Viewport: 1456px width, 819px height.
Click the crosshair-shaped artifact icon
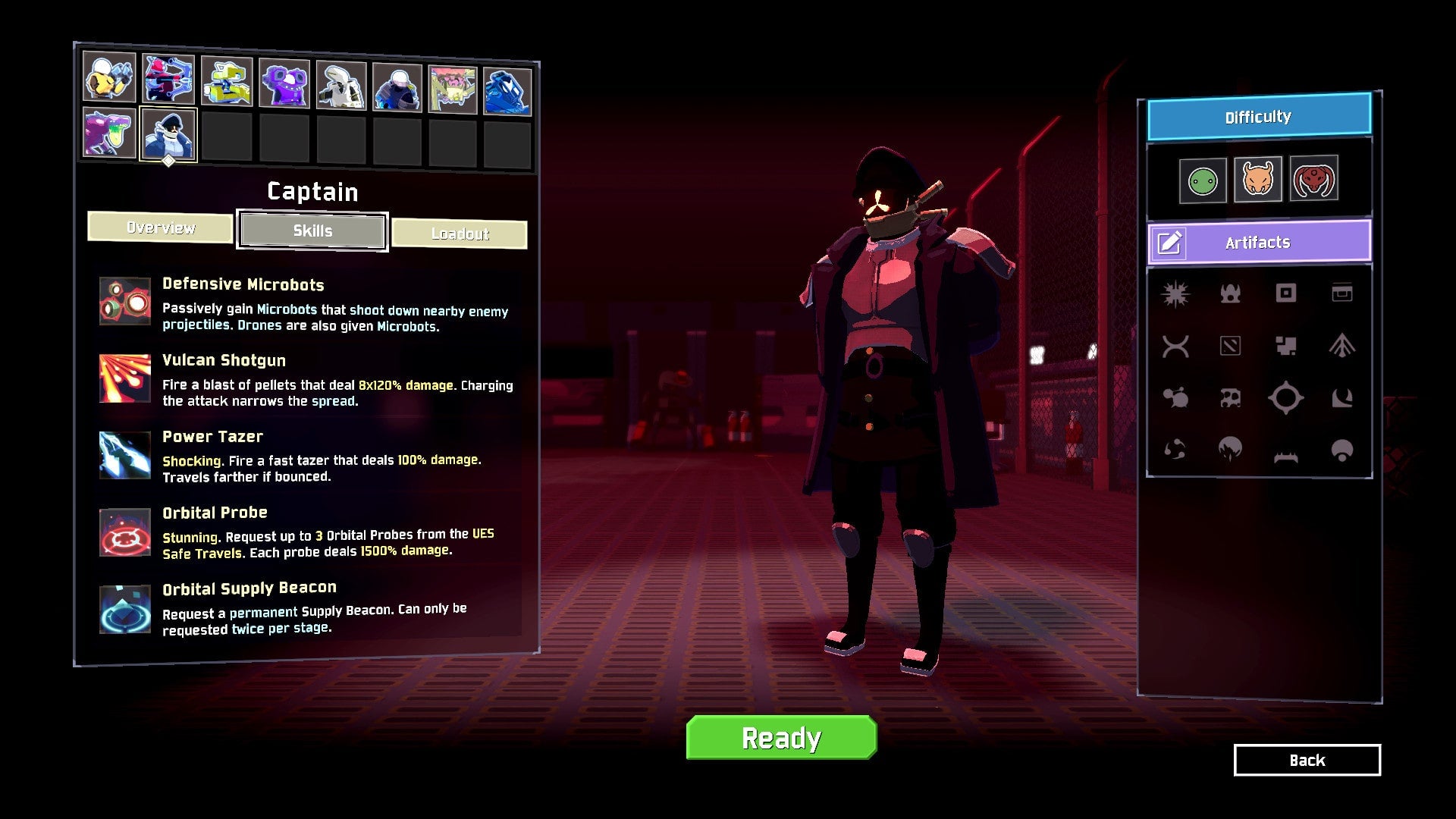[x=1286, y=398]
